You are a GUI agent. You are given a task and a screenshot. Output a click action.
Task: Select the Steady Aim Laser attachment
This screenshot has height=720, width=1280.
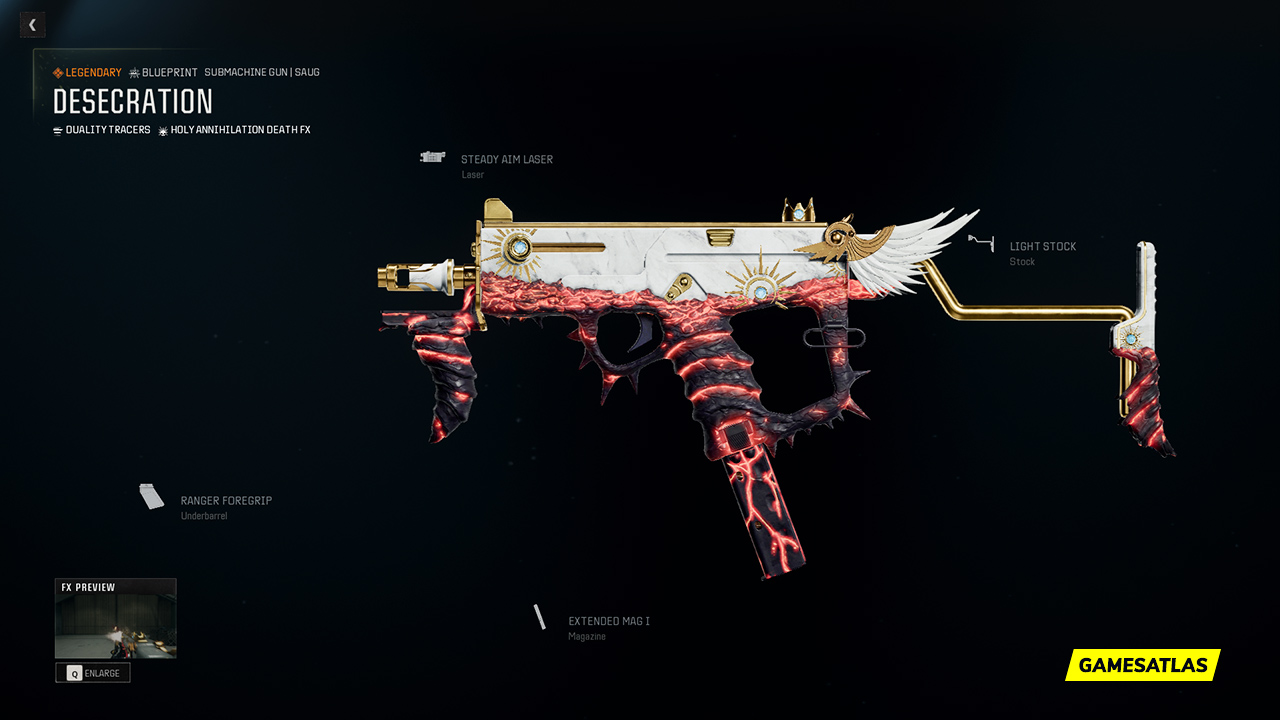pos(506,160)
